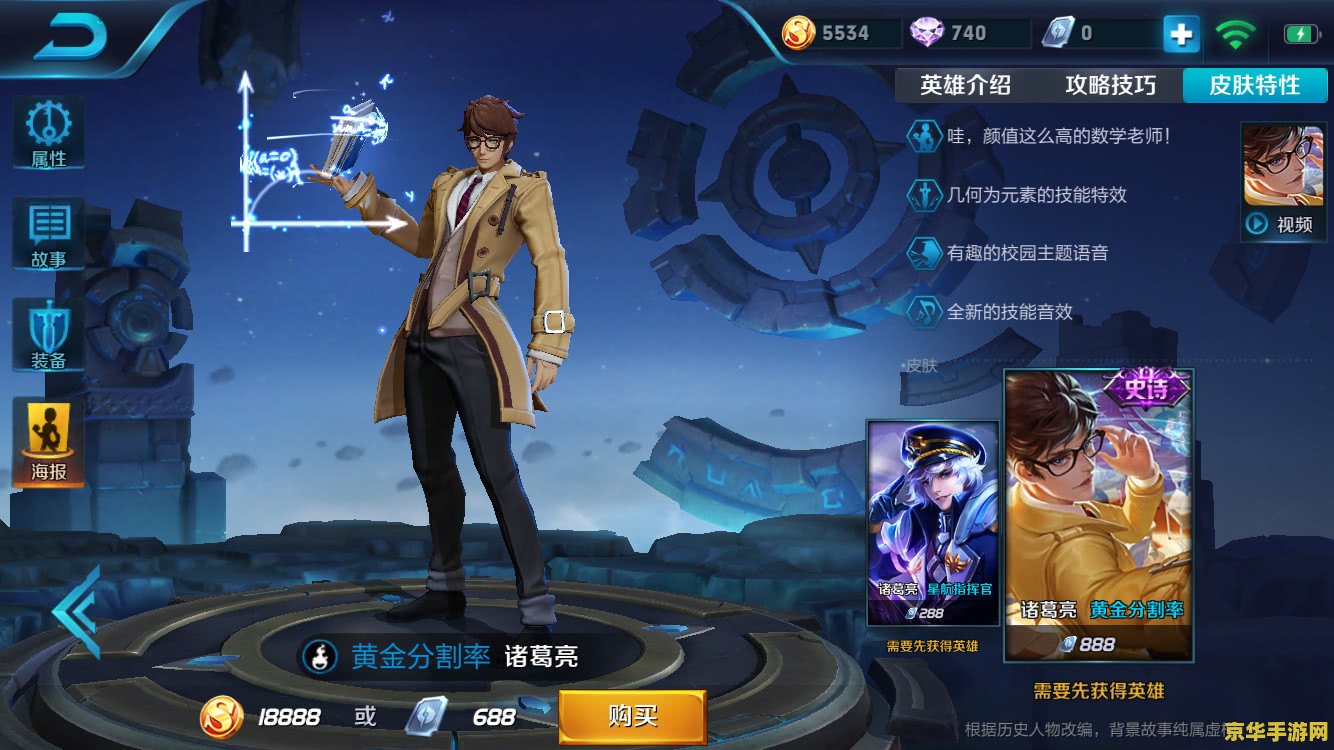View the 海报 poster

pyautogui.click(x=48, y=440)
